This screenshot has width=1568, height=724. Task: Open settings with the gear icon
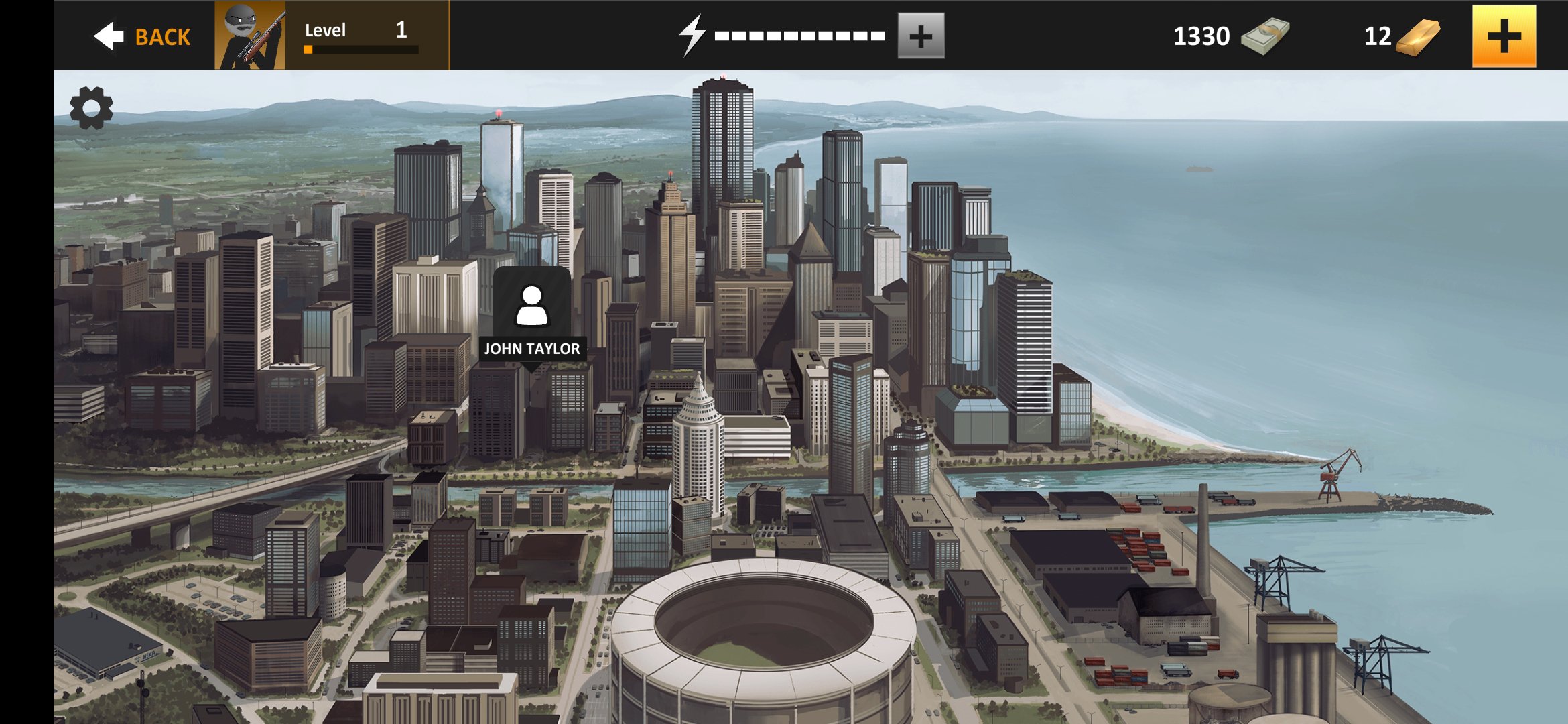[x=91, y=108]
